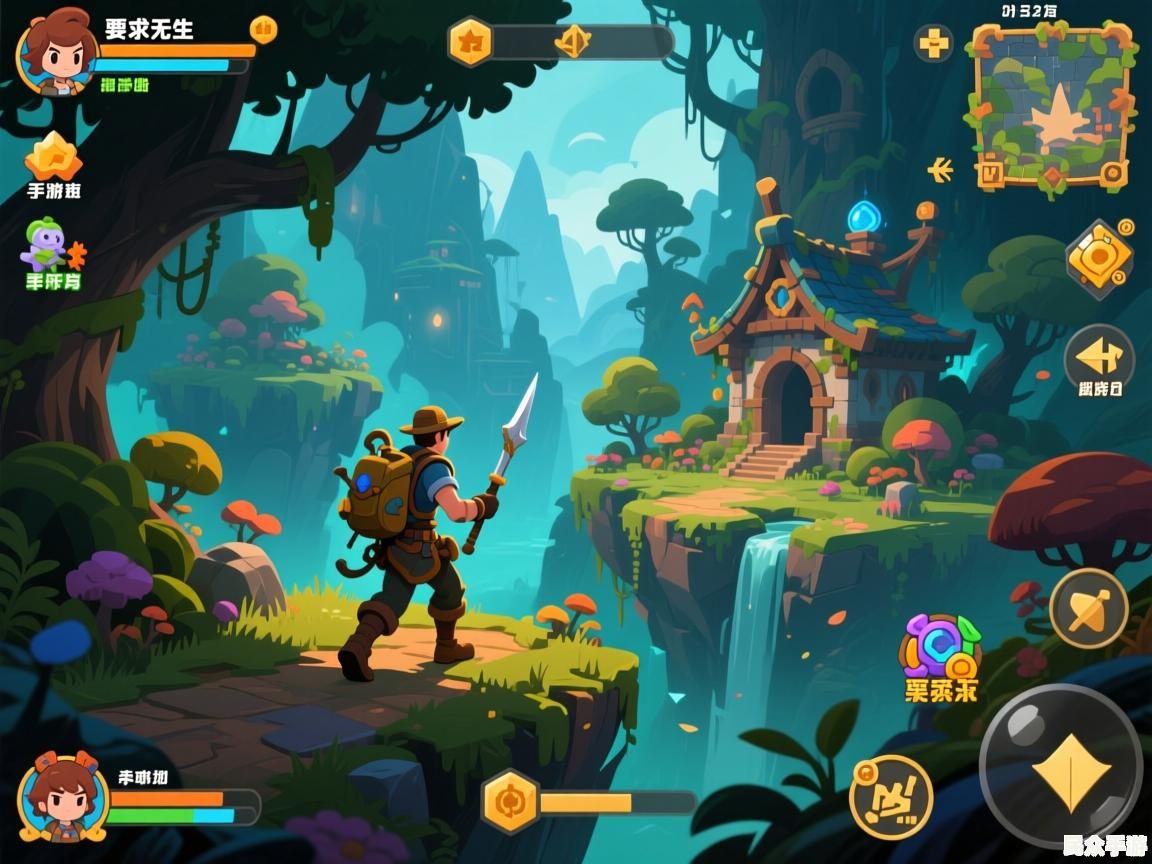Image resolution: width=1152 pixels, height=864 pixels.
Task: Open the golden diamond gear icon
Action: pyautogui.click(x=1099, y=259)
